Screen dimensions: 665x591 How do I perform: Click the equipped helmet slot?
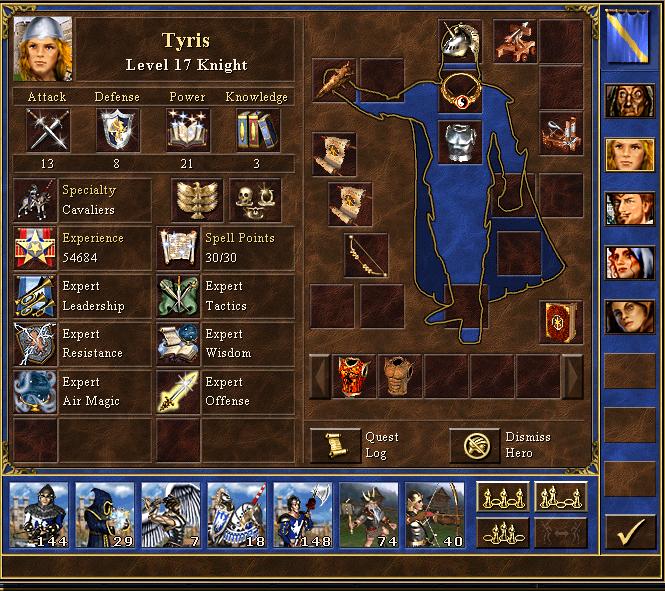coord(460,42)
